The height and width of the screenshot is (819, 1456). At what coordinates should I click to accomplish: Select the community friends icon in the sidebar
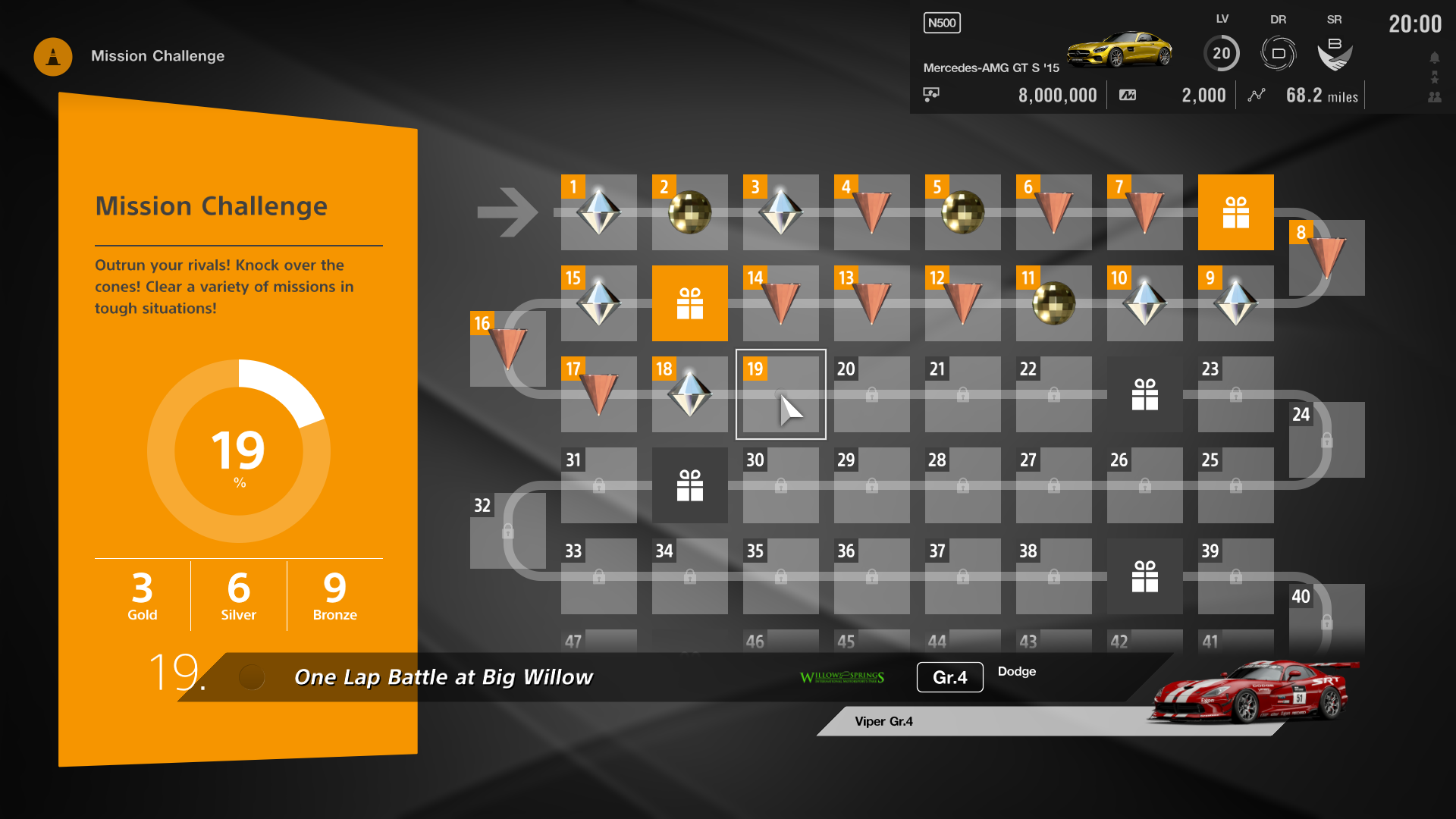pyautogui.click(x=1433, y=96)
